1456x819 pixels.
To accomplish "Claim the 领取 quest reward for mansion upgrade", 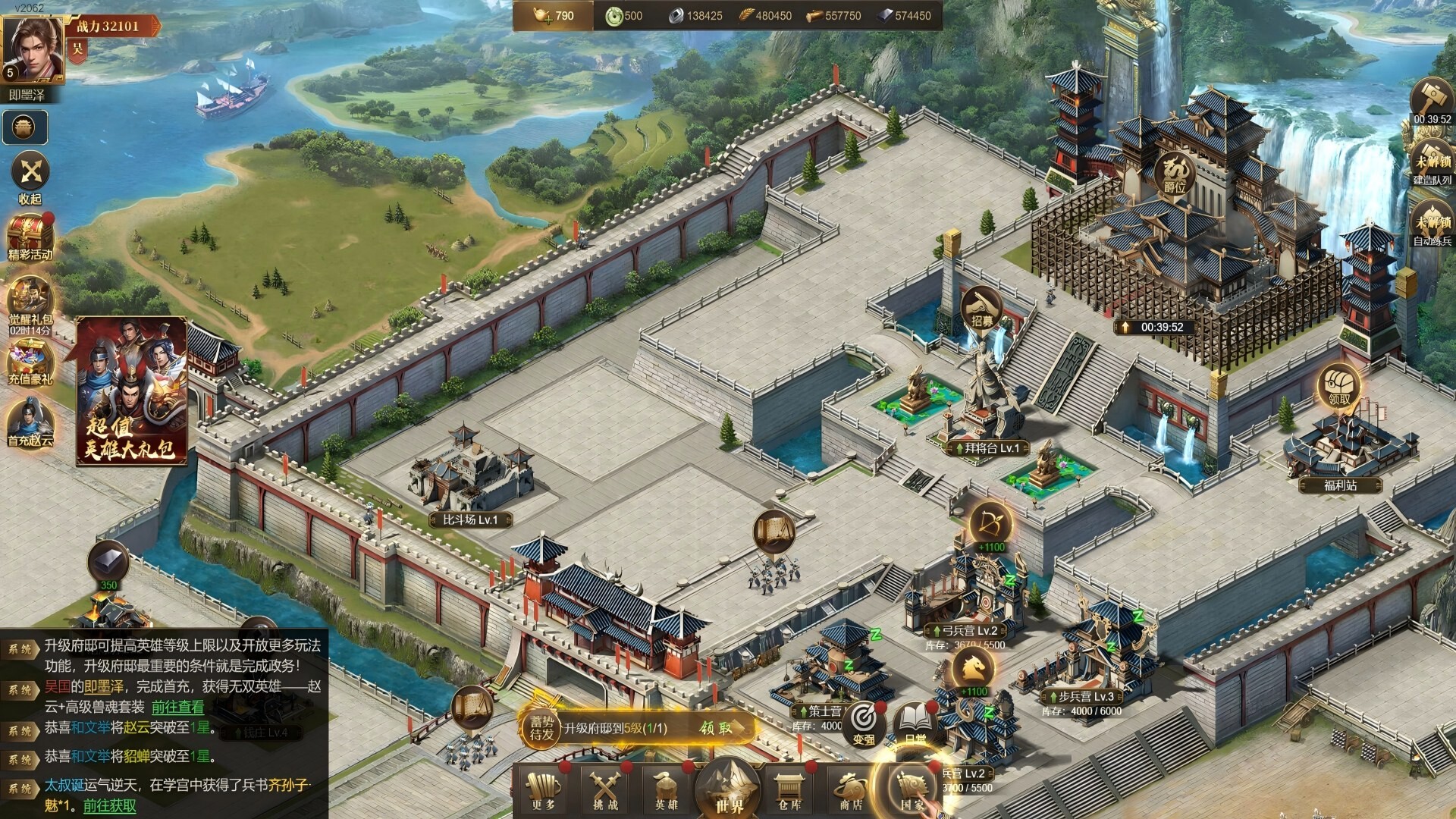I will pos(716,728).
